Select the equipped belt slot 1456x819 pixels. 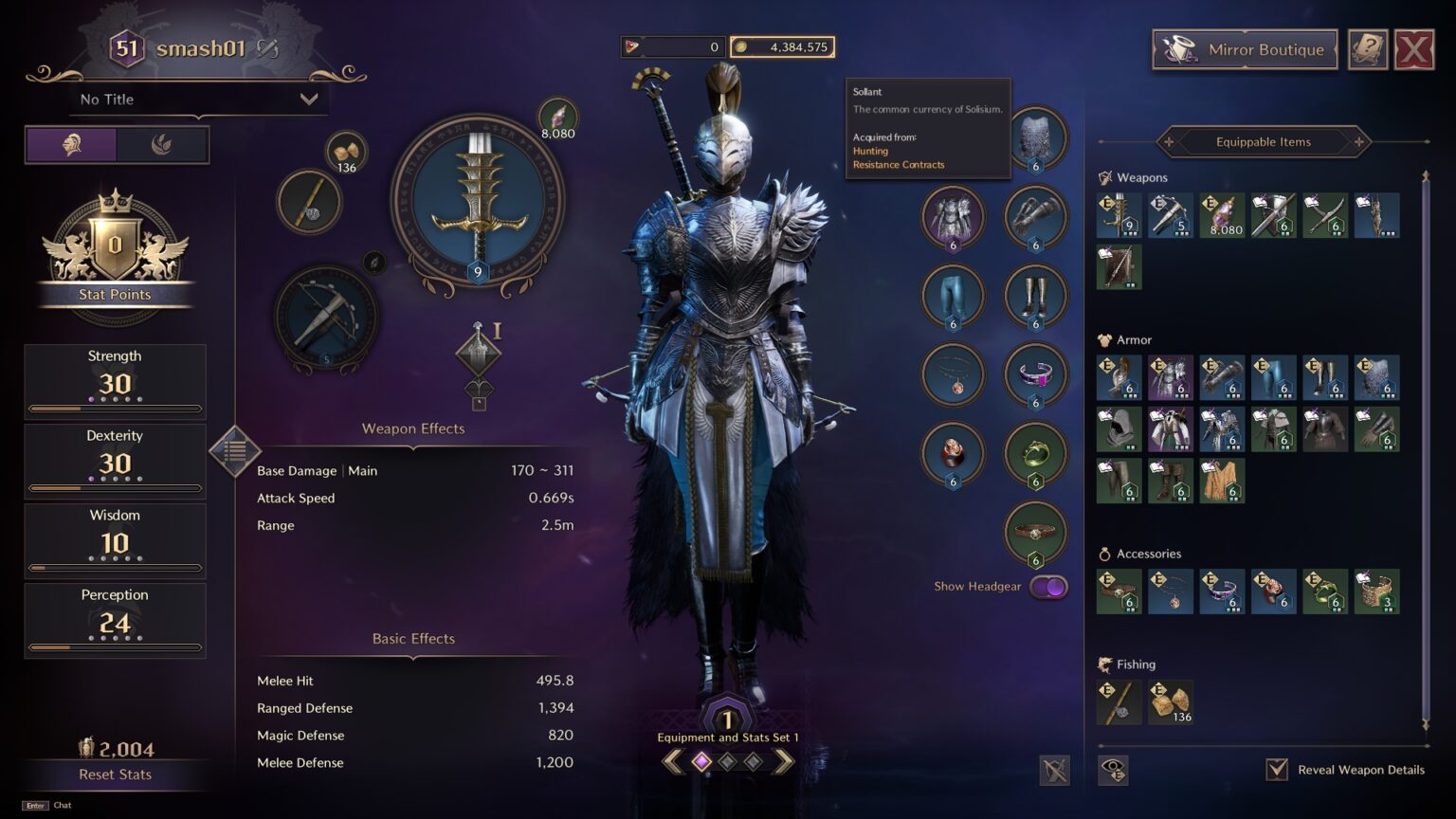(x=1035, y=533)
